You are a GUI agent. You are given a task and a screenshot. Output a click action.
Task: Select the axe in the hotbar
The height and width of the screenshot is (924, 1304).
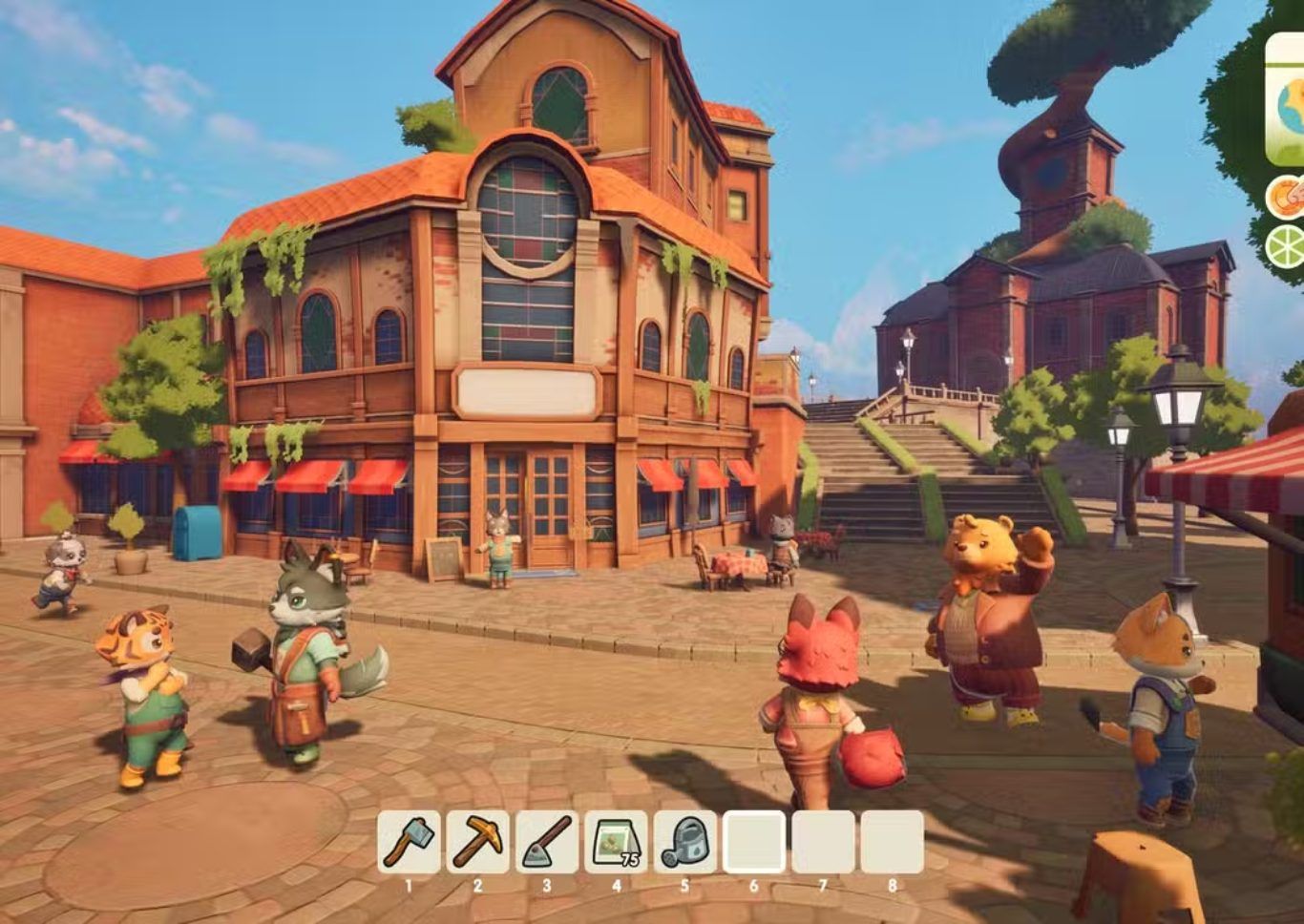[x=409, y=841]
